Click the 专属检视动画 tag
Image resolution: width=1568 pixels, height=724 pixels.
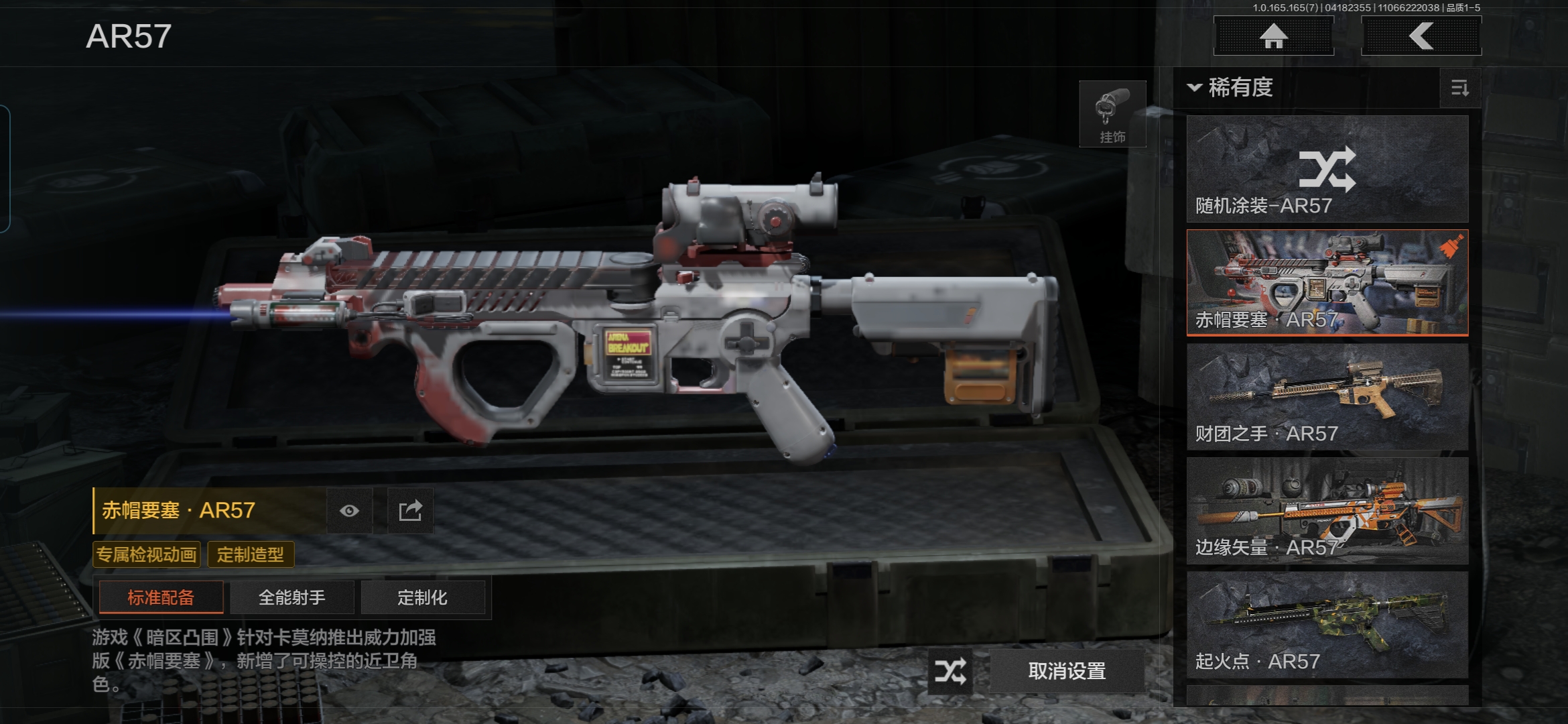[146, 554]
